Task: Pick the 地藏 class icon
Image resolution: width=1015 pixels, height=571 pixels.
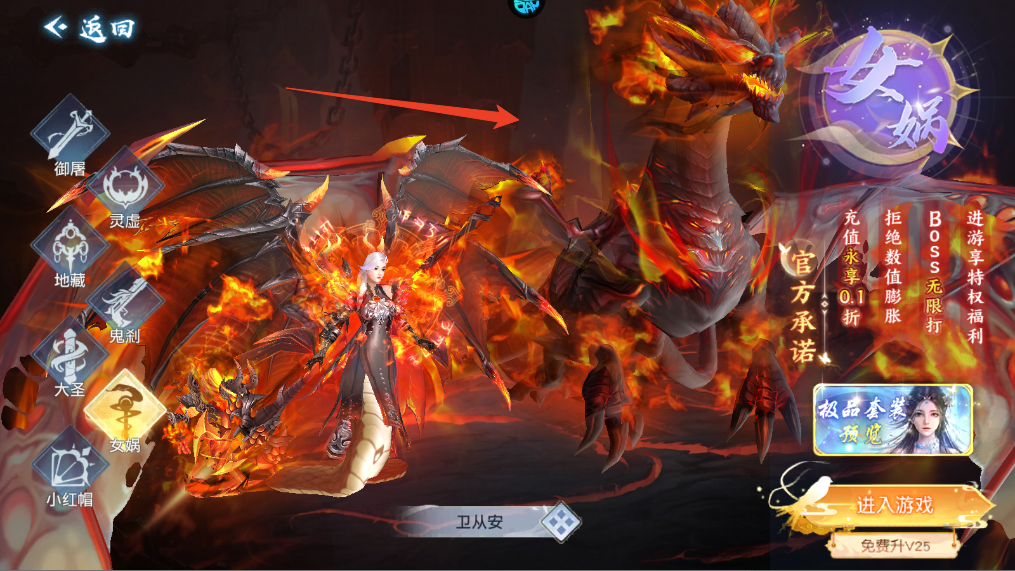Action: click(69, 245)
